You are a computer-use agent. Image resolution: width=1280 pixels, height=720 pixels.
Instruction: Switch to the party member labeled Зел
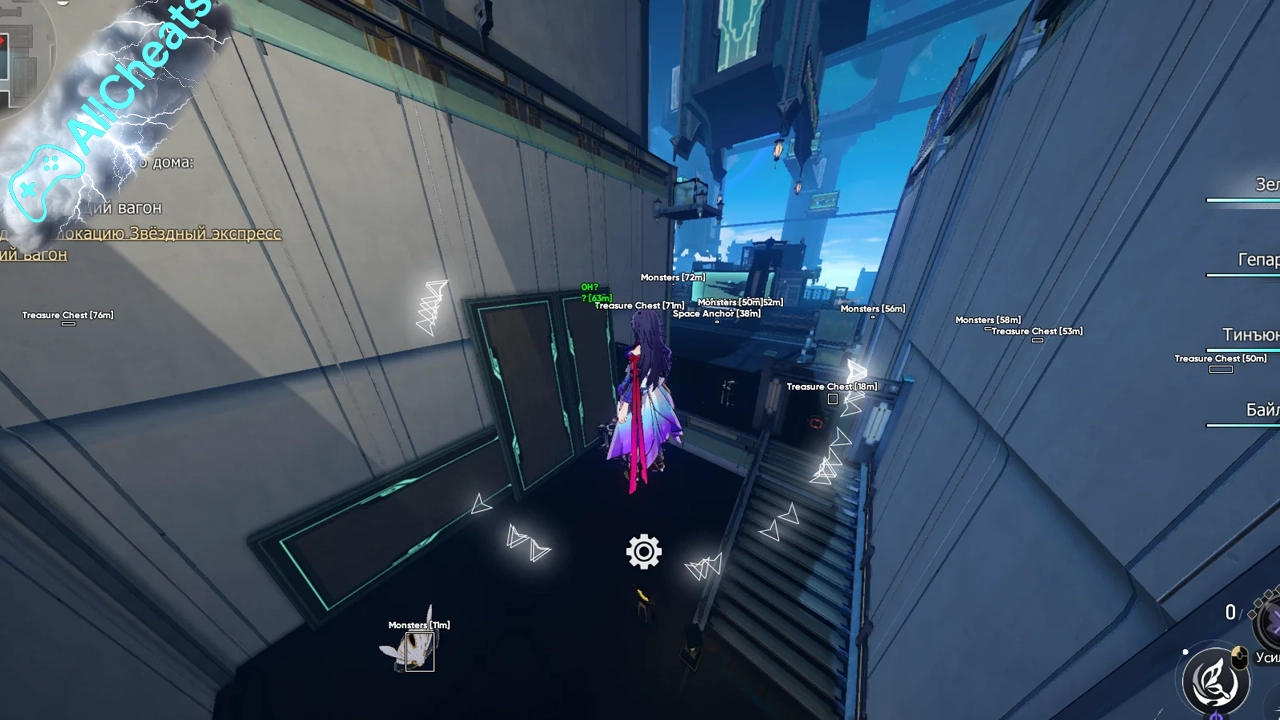tap(1266, 185)
